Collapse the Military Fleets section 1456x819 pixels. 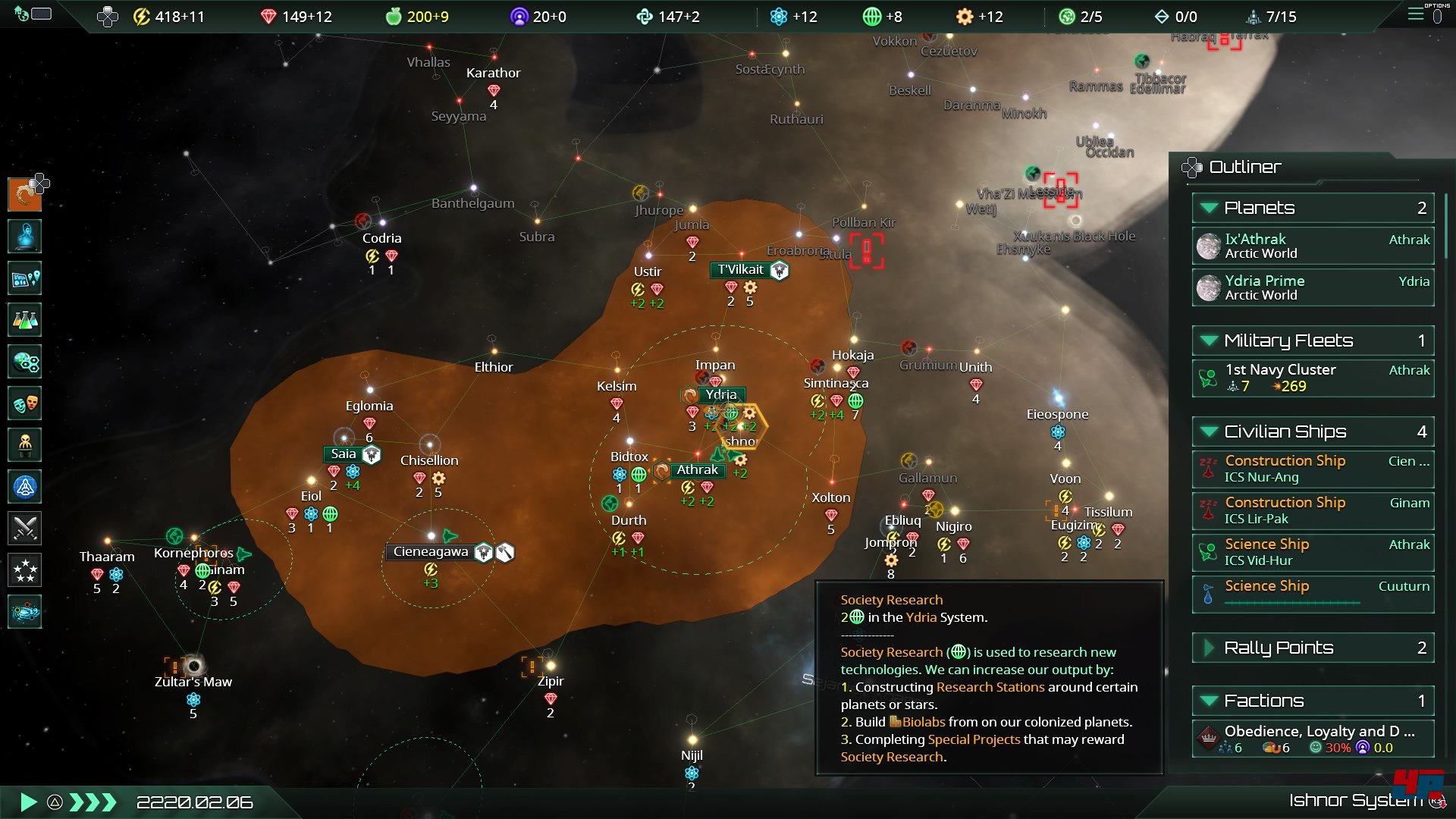1210,340
